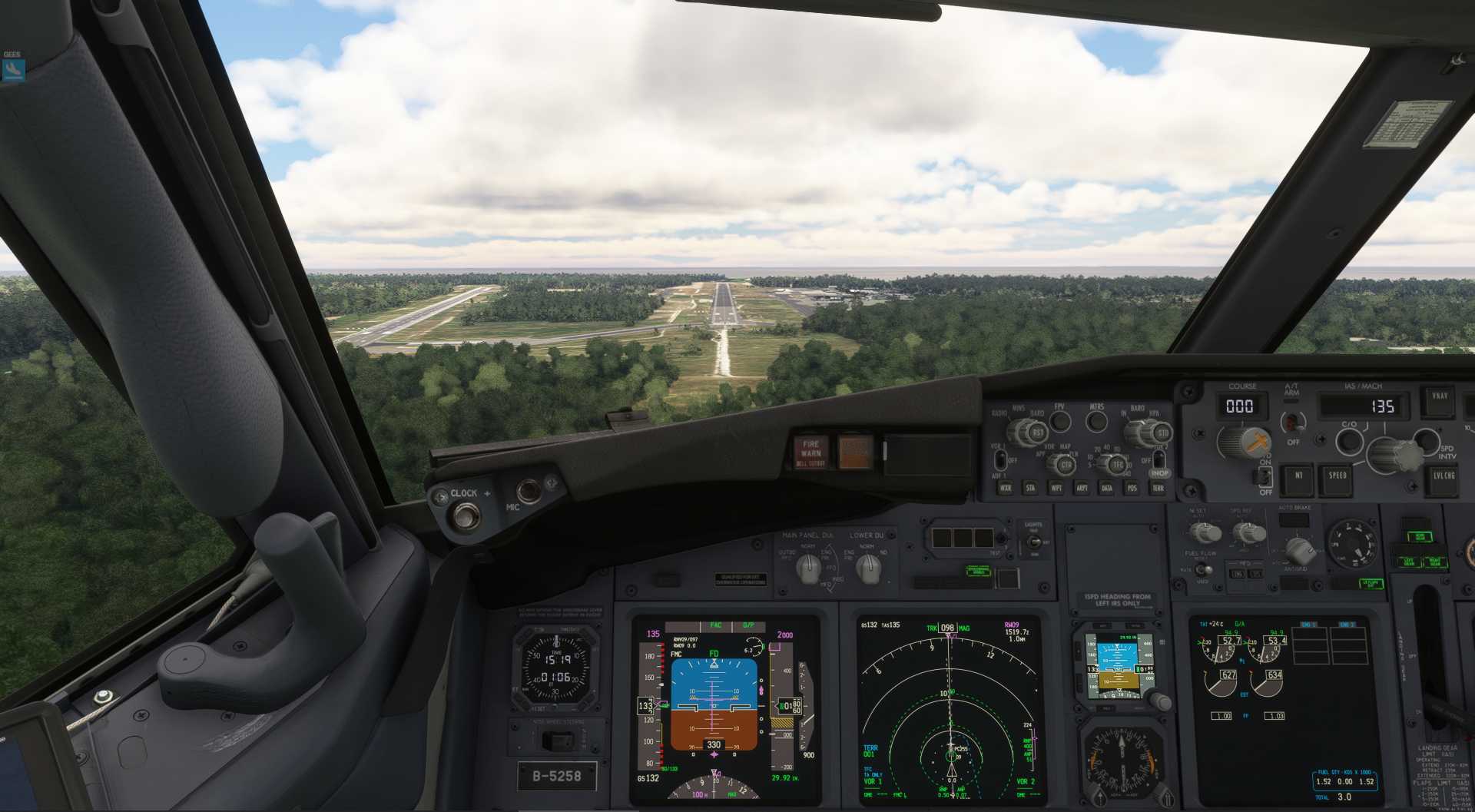Engage the N1 autothrottle button
Viewport: 1475px width, 812px height.
(1298, 476)
